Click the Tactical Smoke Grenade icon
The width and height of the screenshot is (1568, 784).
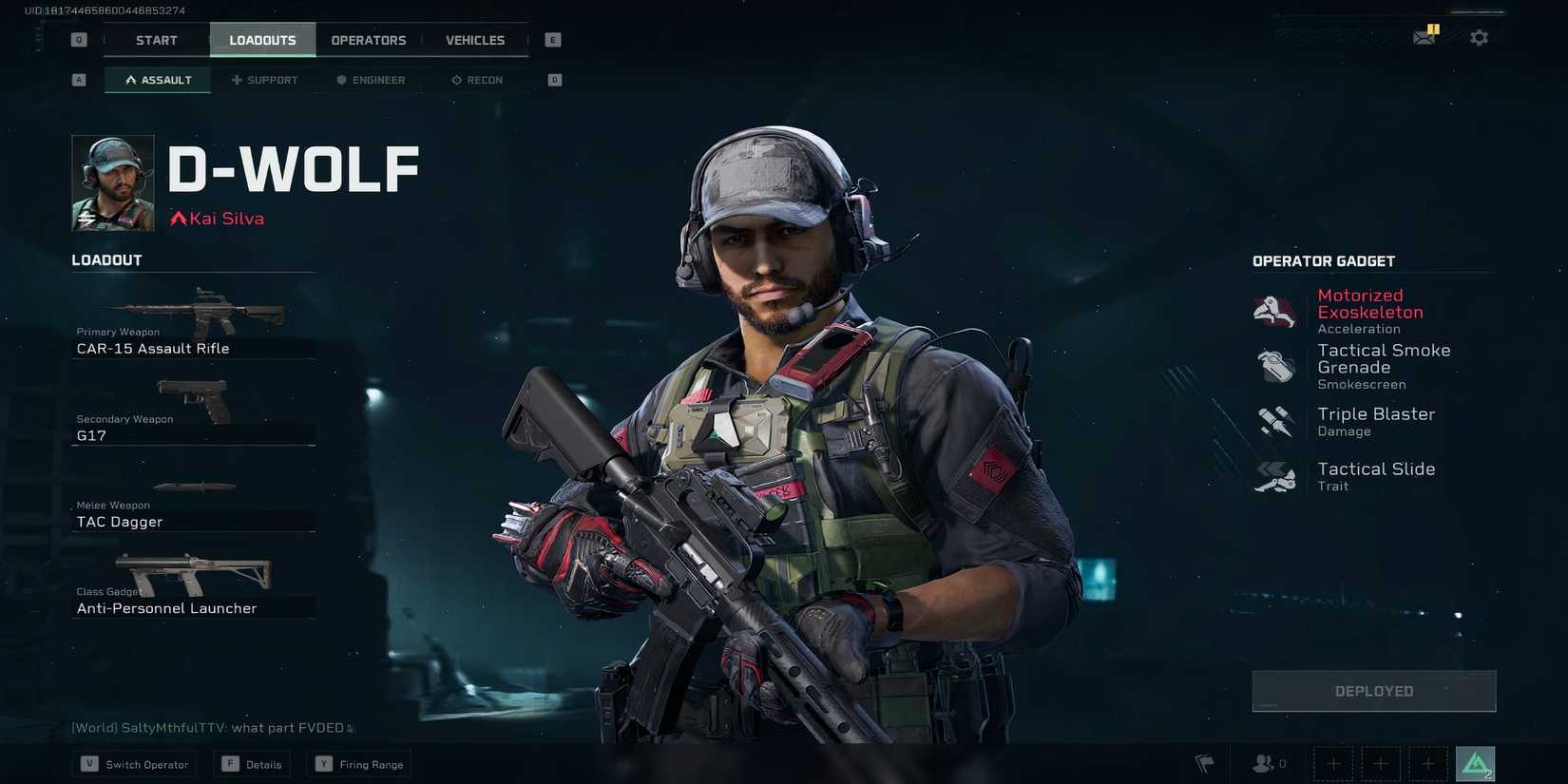point(1274,366)
